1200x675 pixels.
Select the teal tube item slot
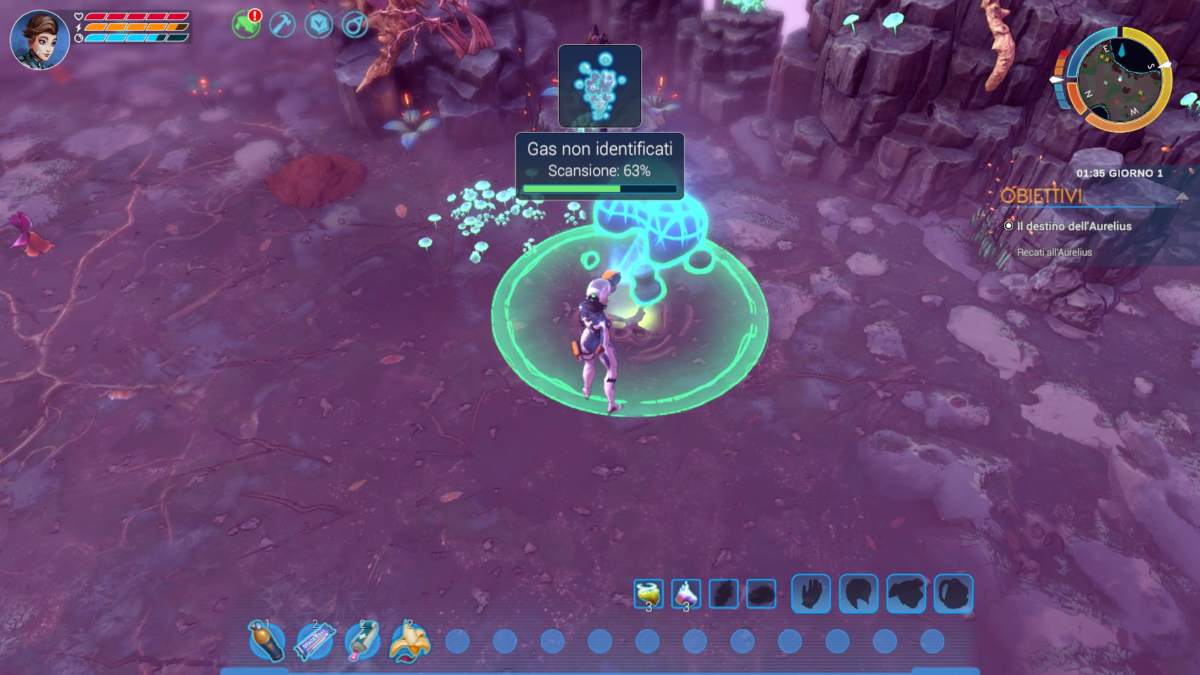(x=362, y=641)
